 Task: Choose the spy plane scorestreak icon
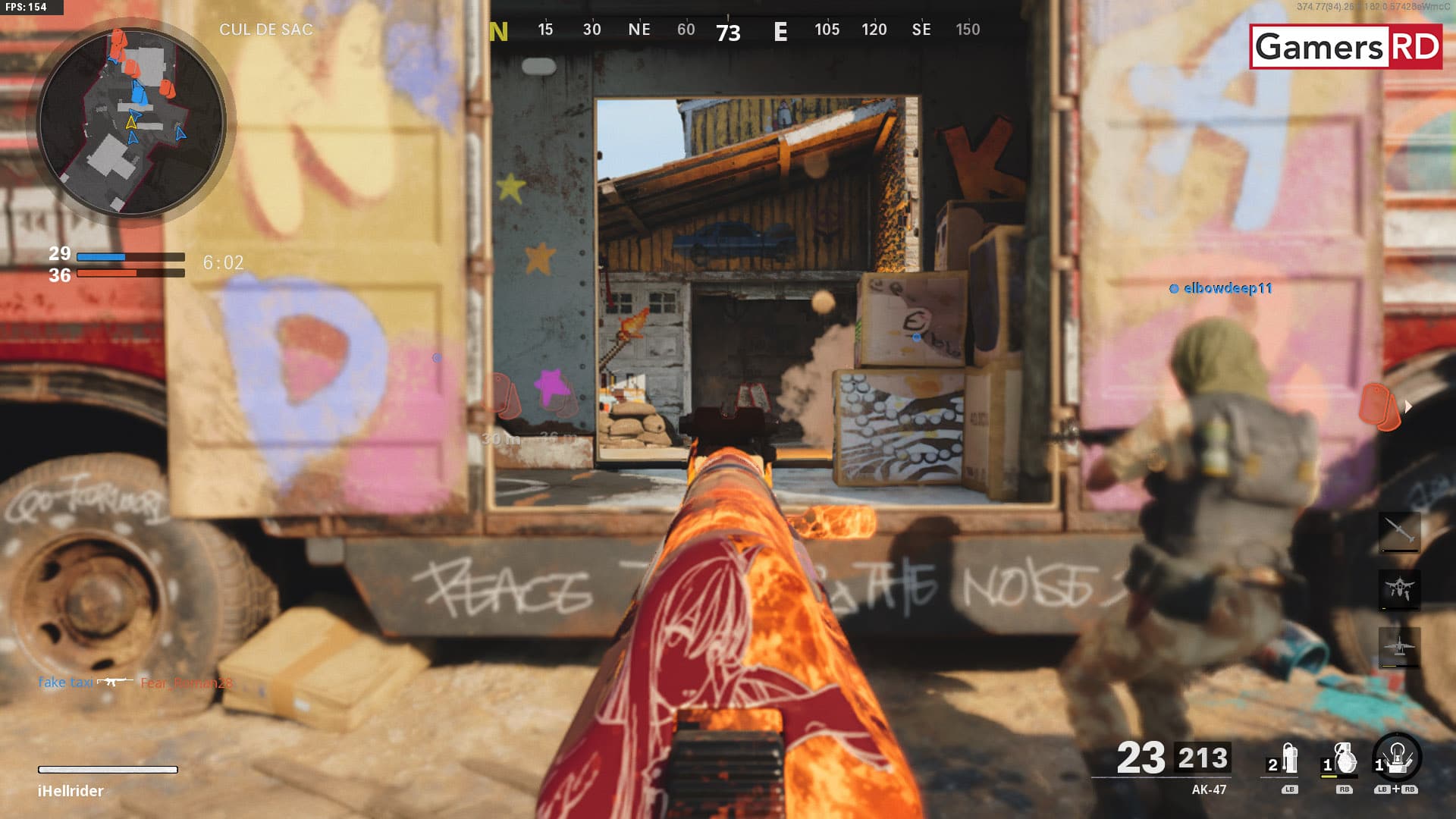tap(1399, 647)
